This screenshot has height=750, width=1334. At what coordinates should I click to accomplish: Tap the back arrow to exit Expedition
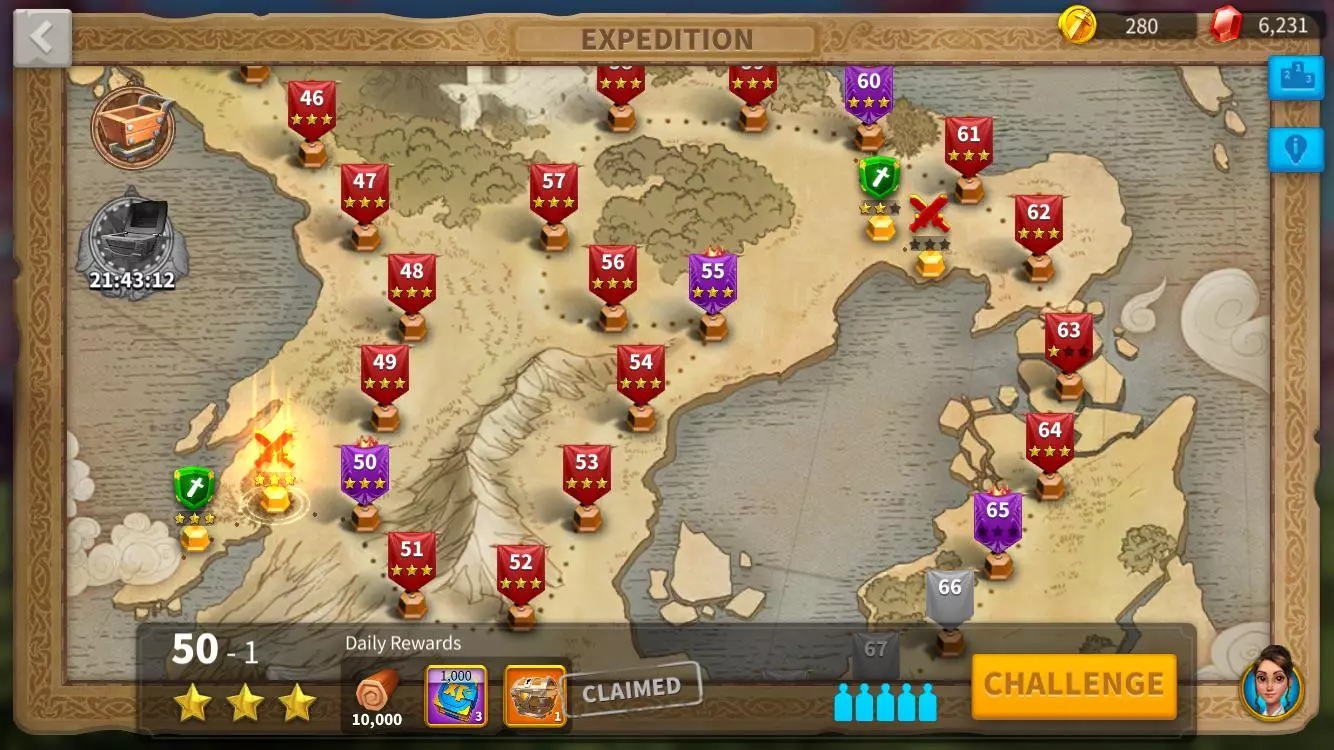point(40,35)
